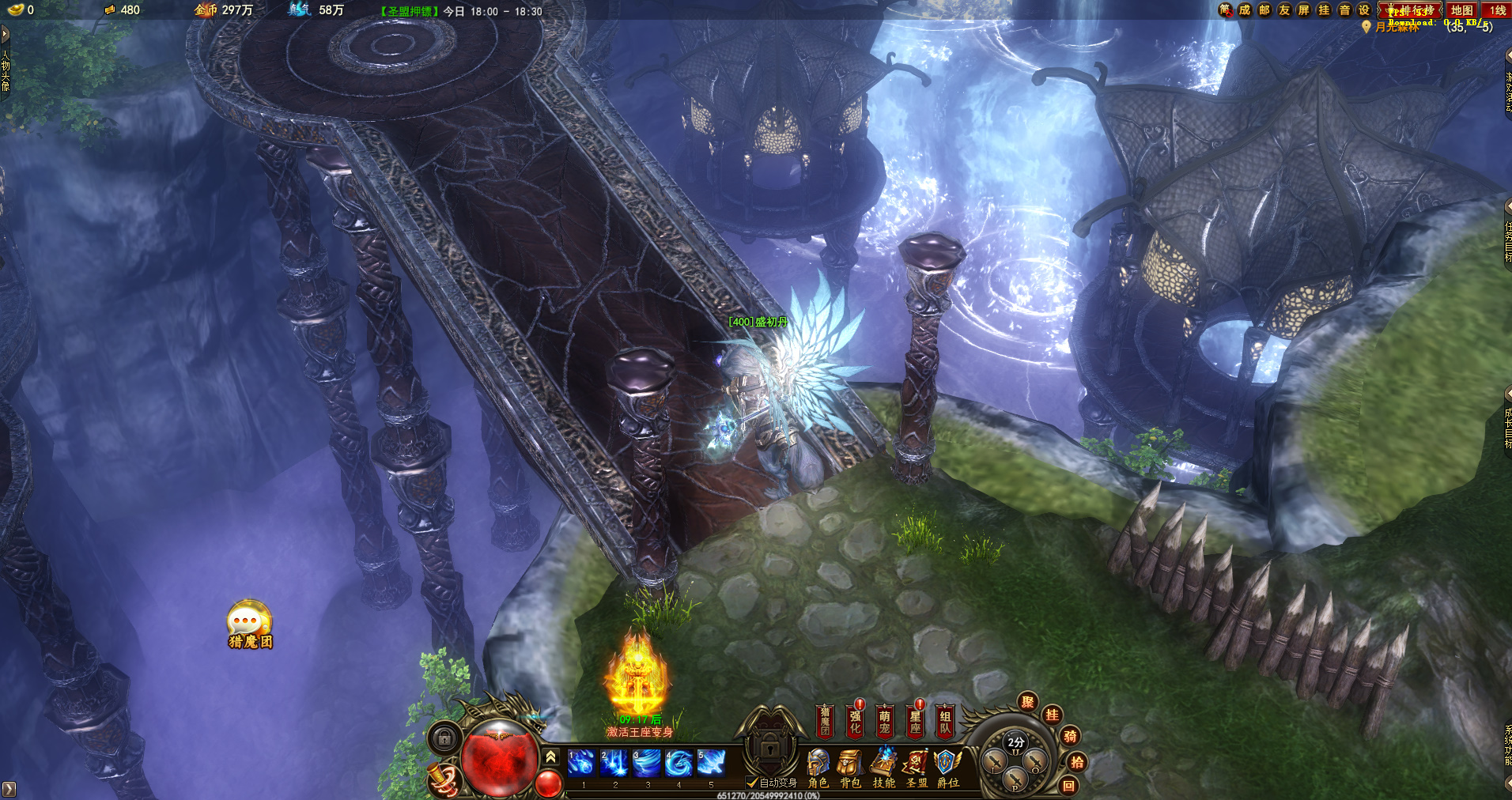Click the 猎魔团 chat bubble icon
1512x800 pixels.
pos(249,624)
